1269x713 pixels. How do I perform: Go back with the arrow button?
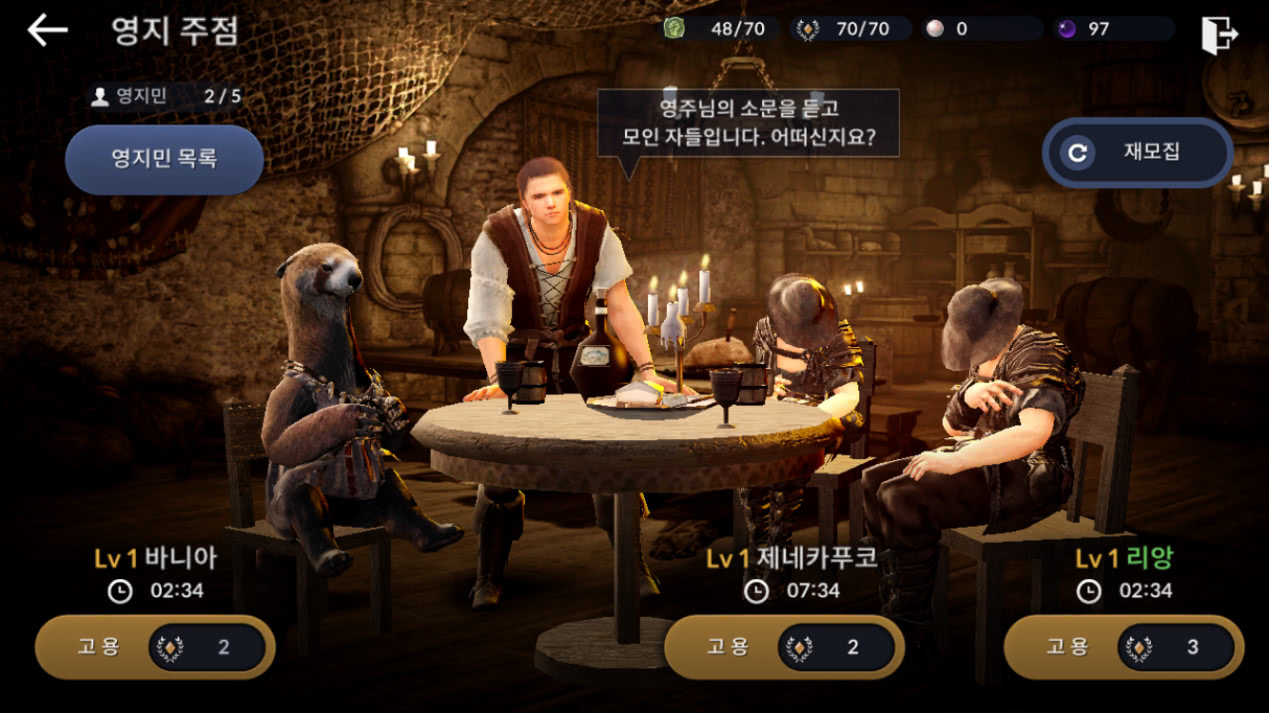pyautogui.click(x=47, y=30)
